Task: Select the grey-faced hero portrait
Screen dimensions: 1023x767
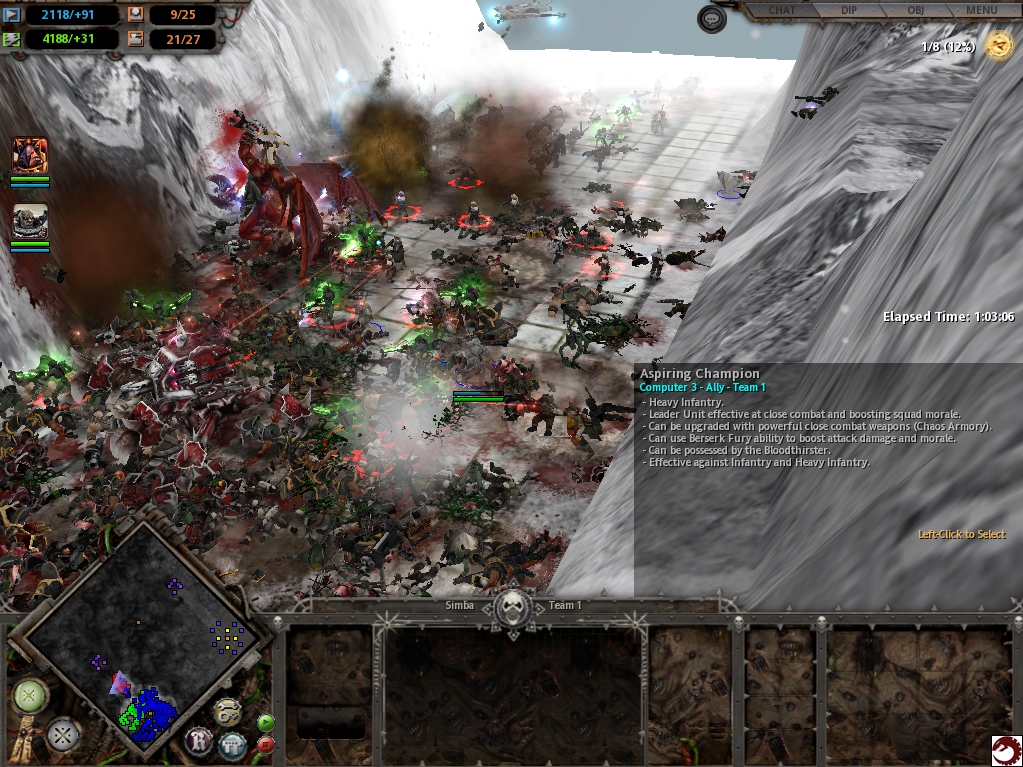Action: (30, 221)
